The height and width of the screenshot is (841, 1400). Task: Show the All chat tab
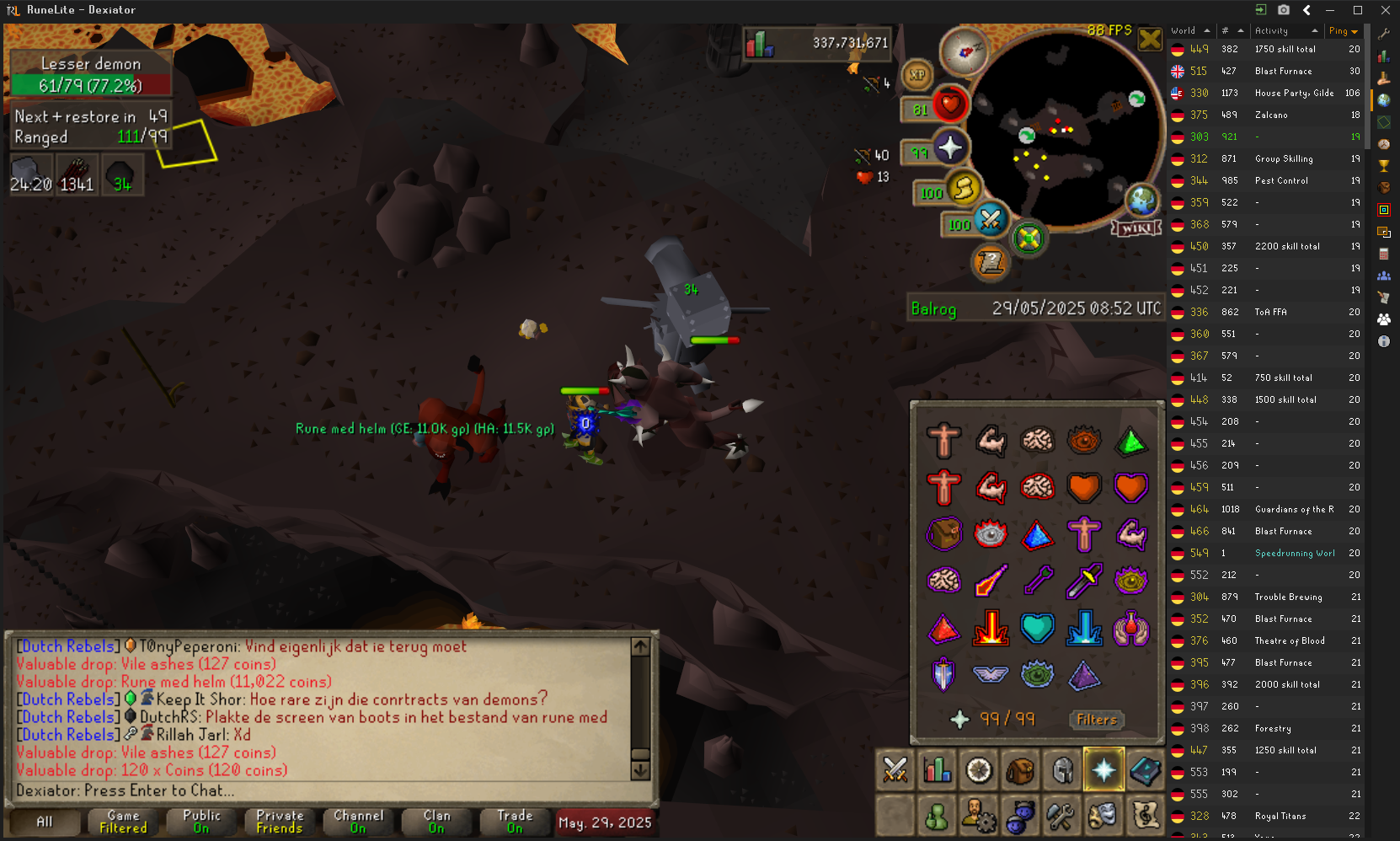[45, 822]
